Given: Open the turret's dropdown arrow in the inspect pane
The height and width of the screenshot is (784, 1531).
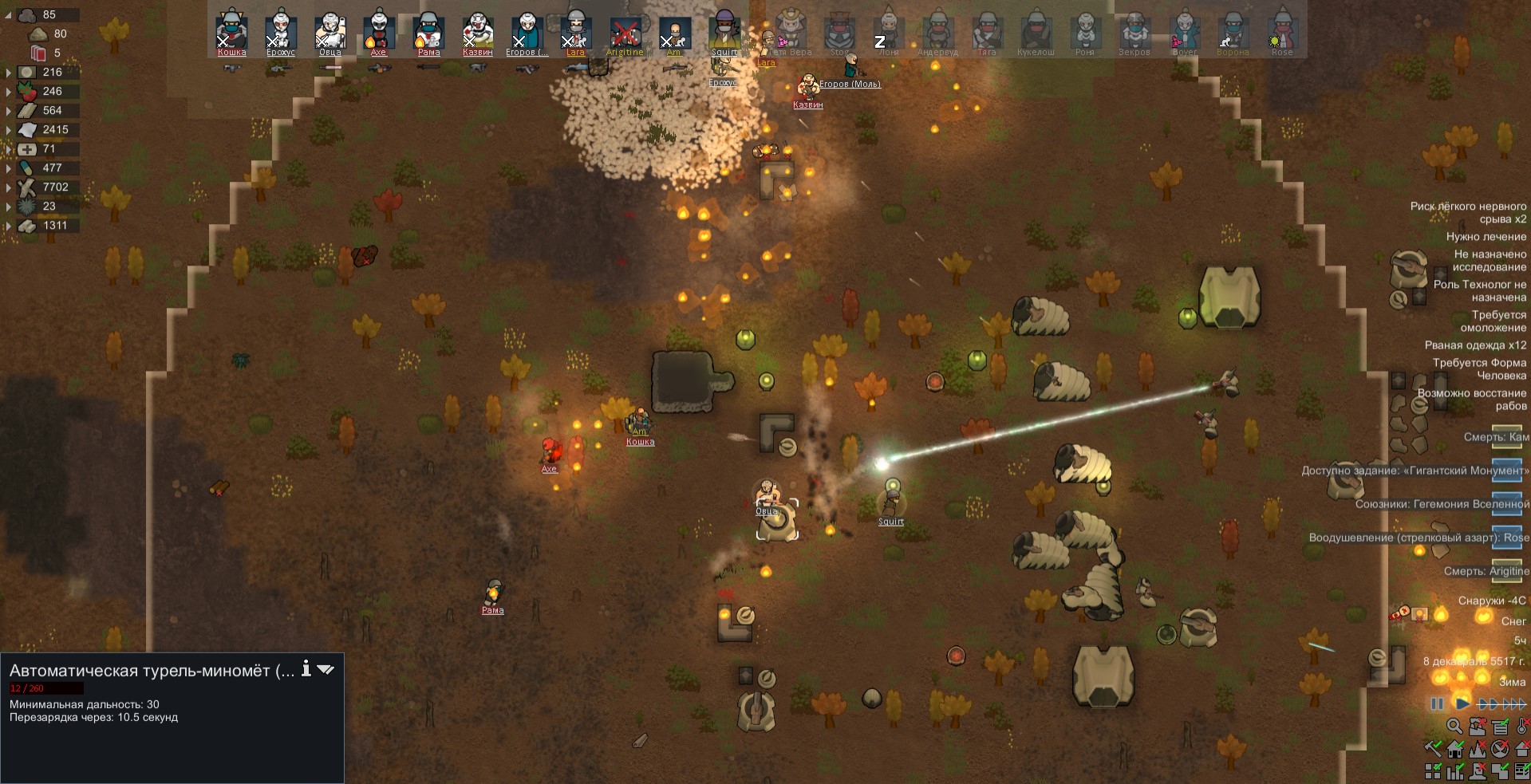Looking at the screenshot, I should [x=326, y=670].
